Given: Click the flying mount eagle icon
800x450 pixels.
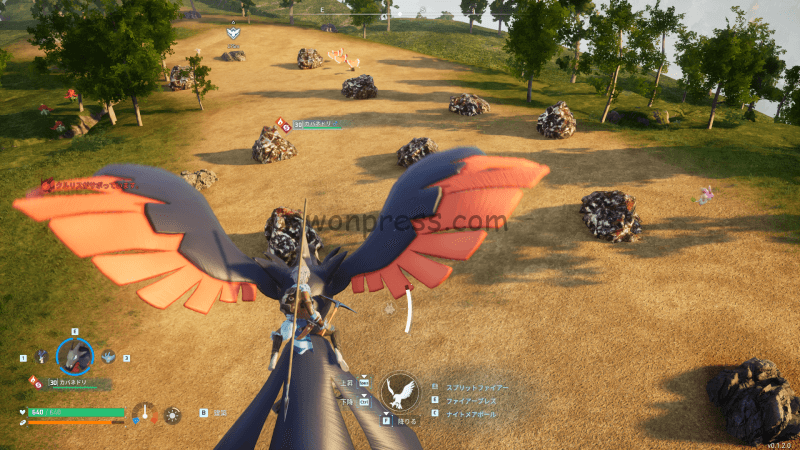Looking at the screenshot, I should point(400,391).
